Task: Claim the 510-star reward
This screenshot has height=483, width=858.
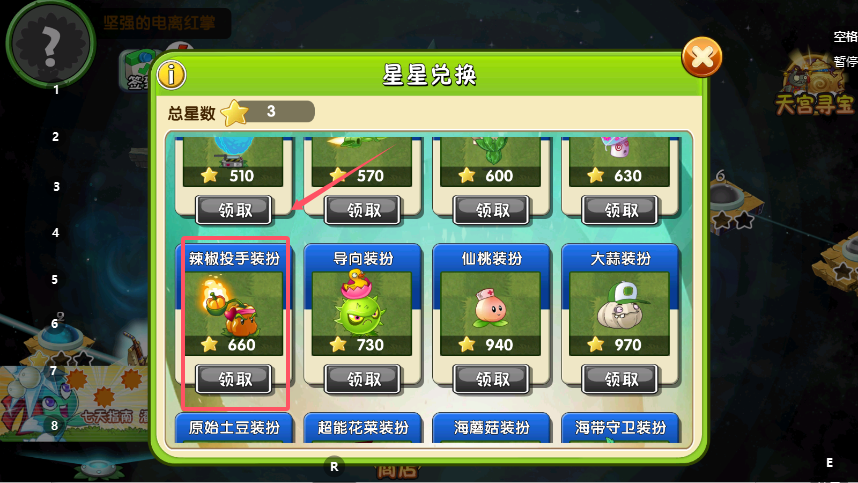Action: 236,209
